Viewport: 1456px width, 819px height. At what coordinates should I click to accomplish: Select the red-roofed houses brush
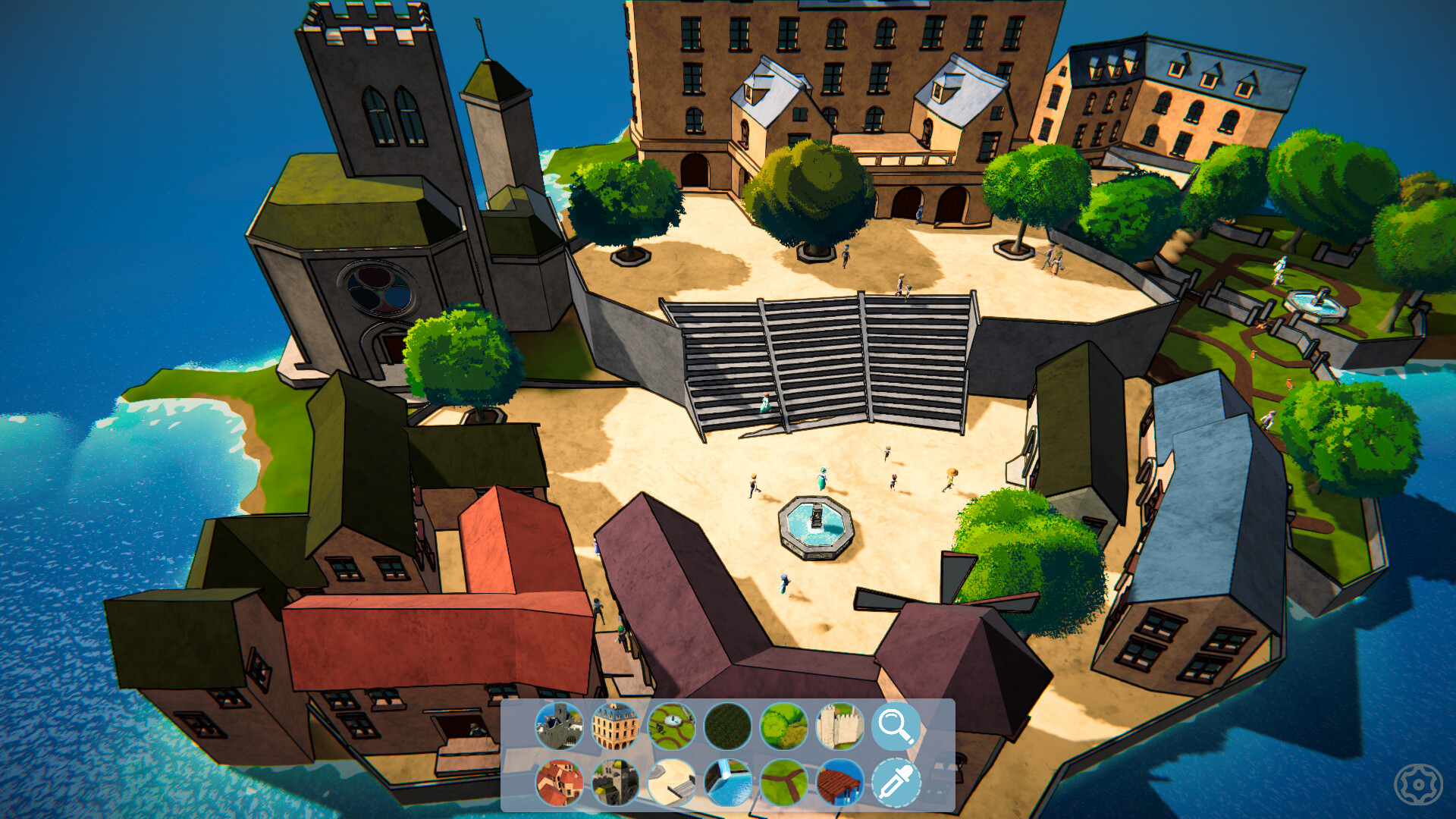click(559, 781)
